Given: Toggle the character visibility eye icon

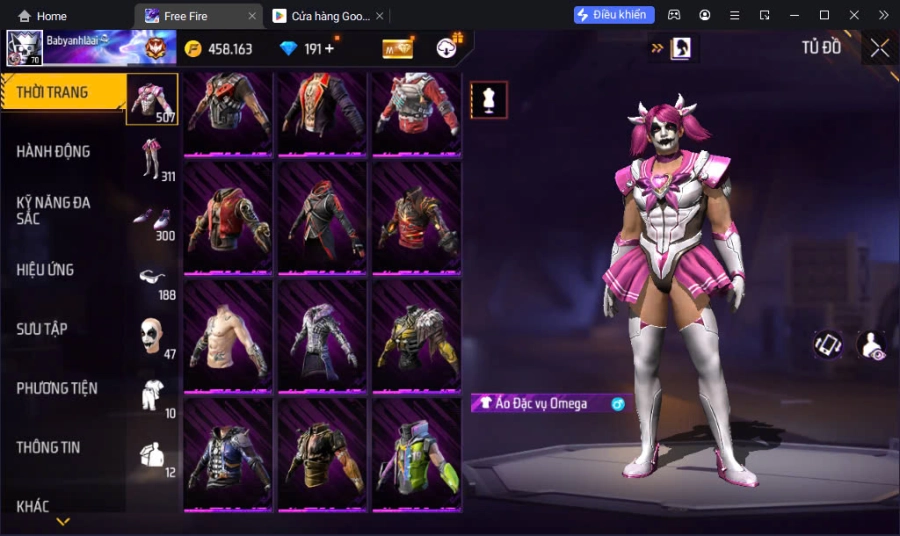Looking at the screenshot, I should (872, 345).
